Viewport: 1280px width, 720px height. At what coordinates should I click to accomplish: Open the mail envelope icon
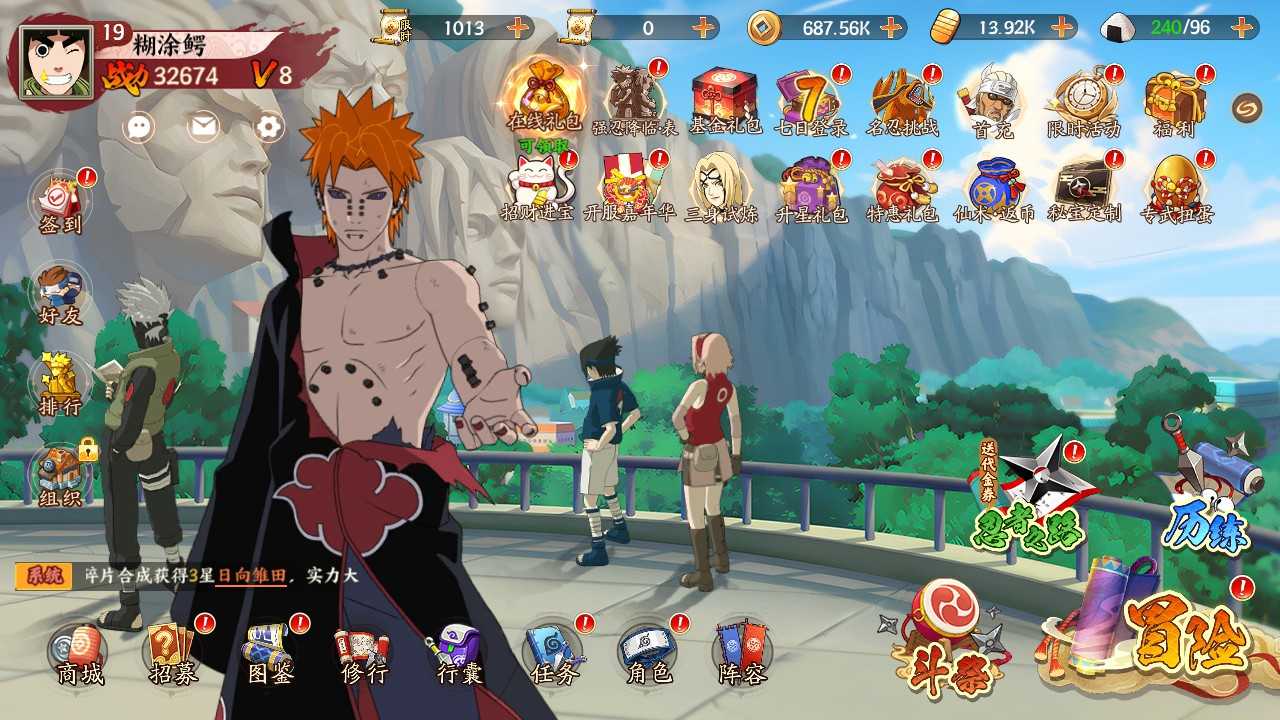point(204,126)
